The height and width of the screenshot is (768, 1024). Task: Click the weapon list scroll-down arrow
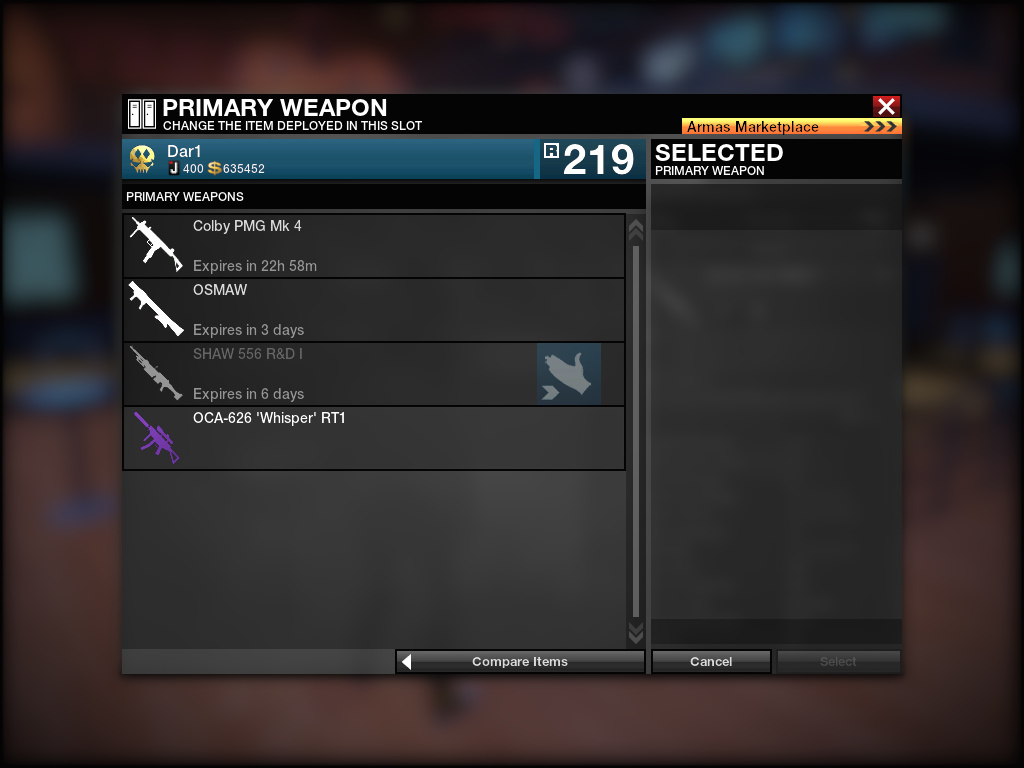[x=635, y=632]
